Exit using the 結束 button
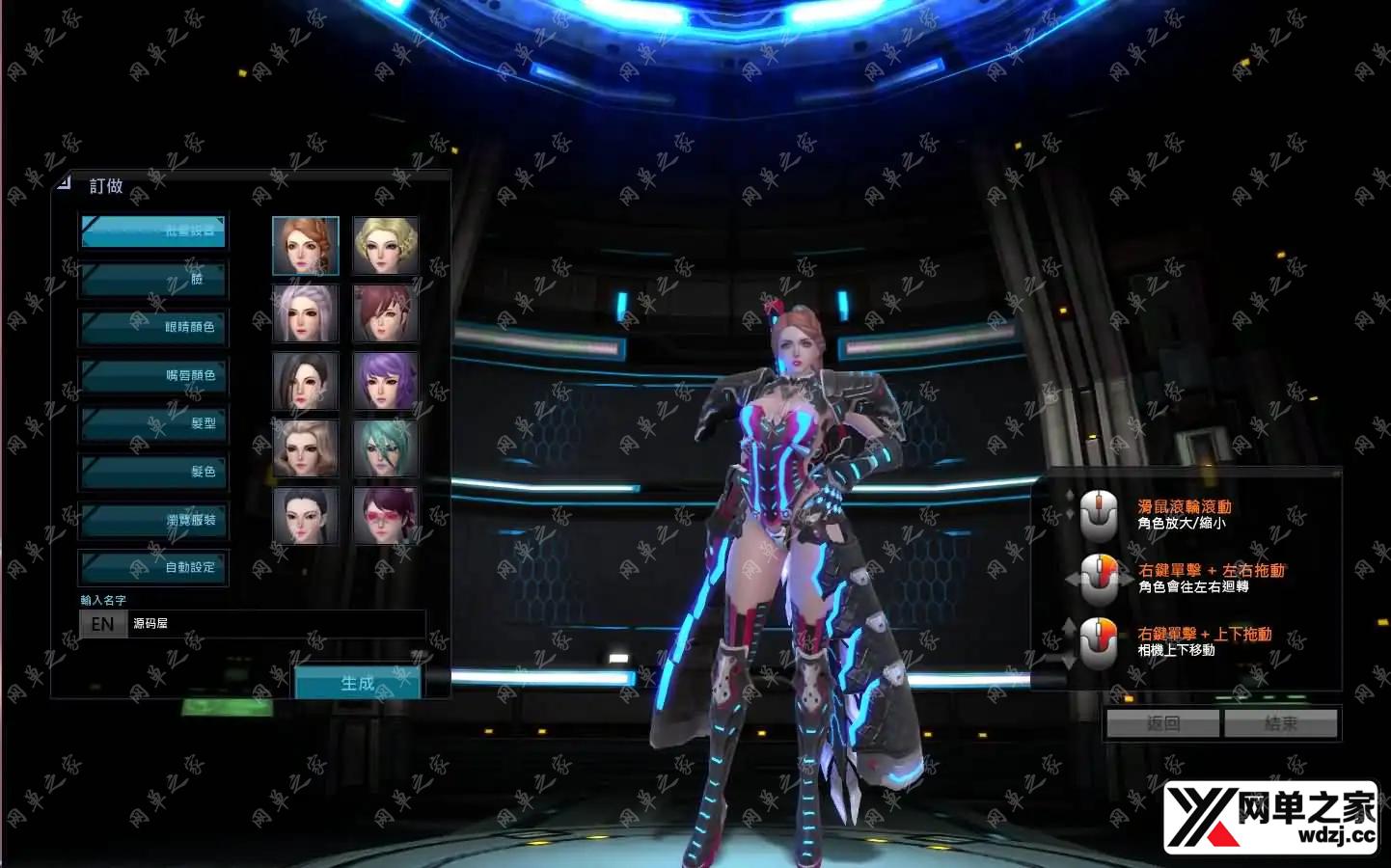The image size is (1391, 868). click(x=1281, y=723)
